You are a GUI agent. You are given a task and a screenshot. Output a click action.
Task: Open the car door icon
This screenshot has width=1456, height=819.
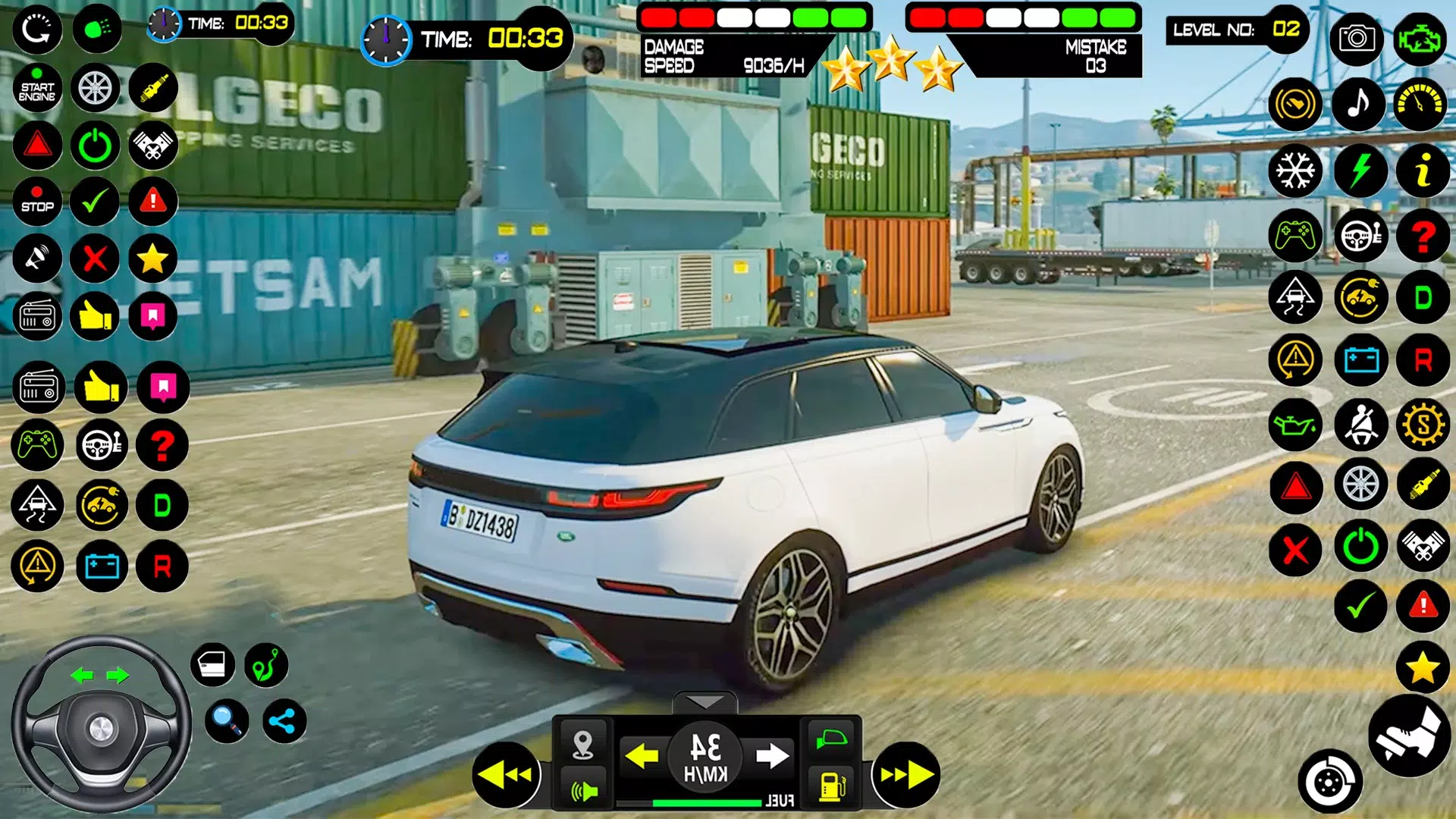coord(212,665)
